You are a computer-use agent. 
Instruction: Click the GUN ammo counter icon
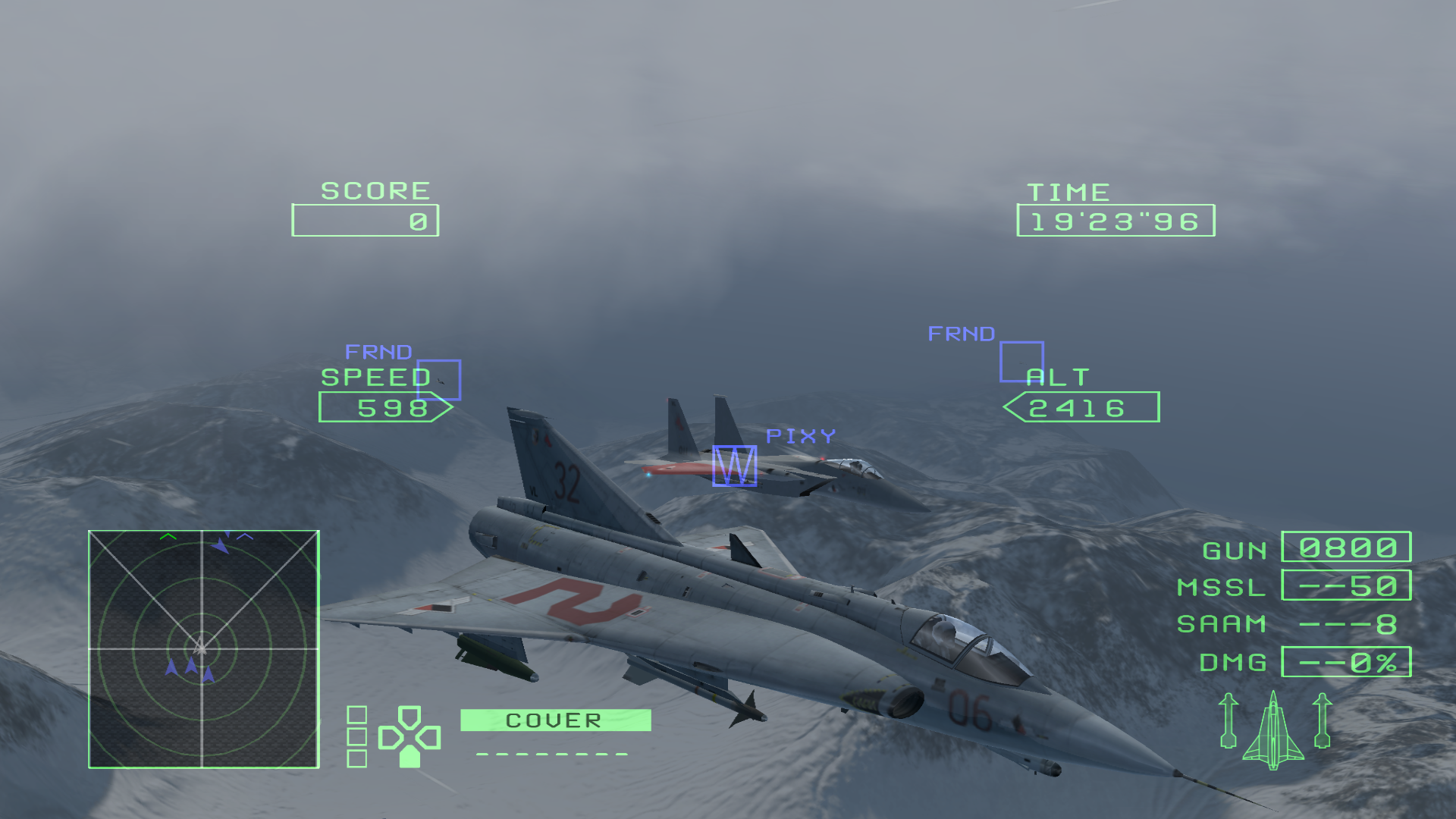pos(1346,546)
